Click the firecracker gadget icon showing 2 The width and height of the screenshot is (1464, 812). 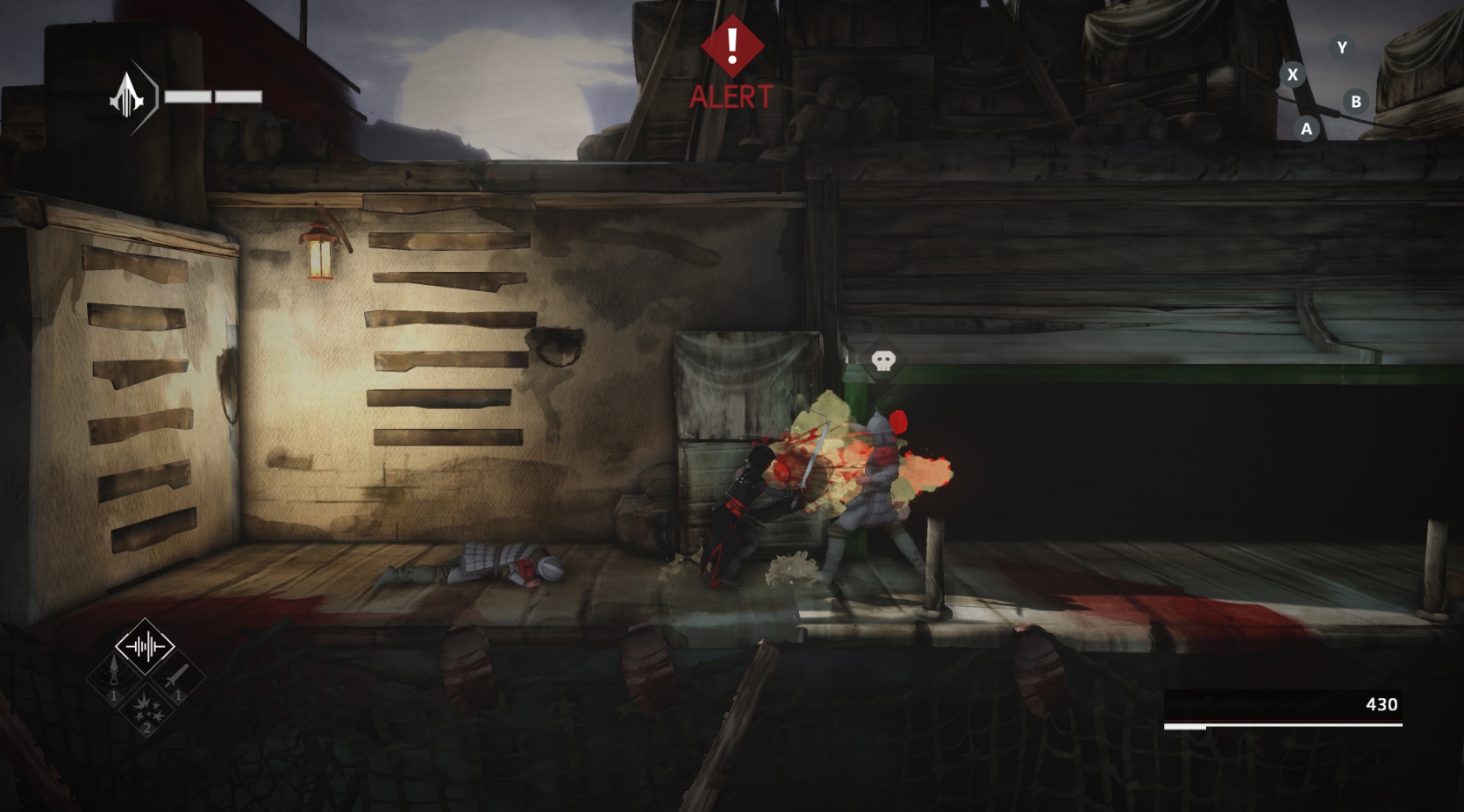coord(147,711)
